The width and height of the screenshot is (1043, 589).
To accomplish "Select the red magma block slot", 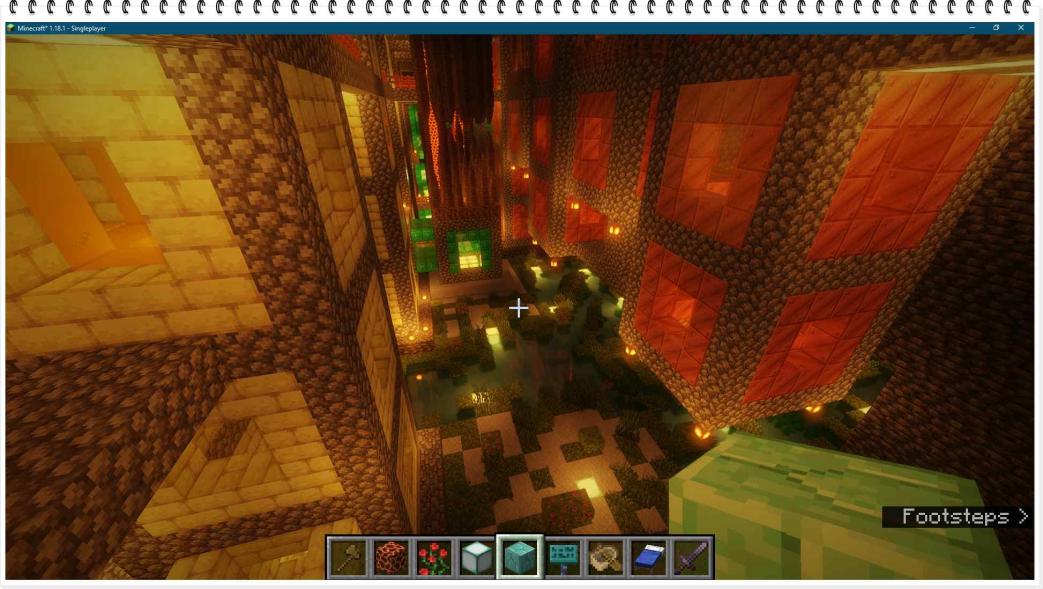I will [x=391, y=558].
